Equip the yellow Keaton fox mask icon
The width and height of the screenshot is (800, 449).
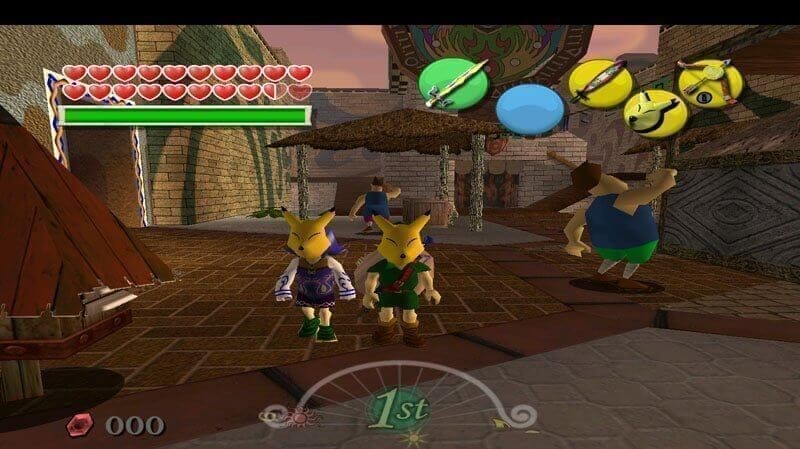click(655, 112)
